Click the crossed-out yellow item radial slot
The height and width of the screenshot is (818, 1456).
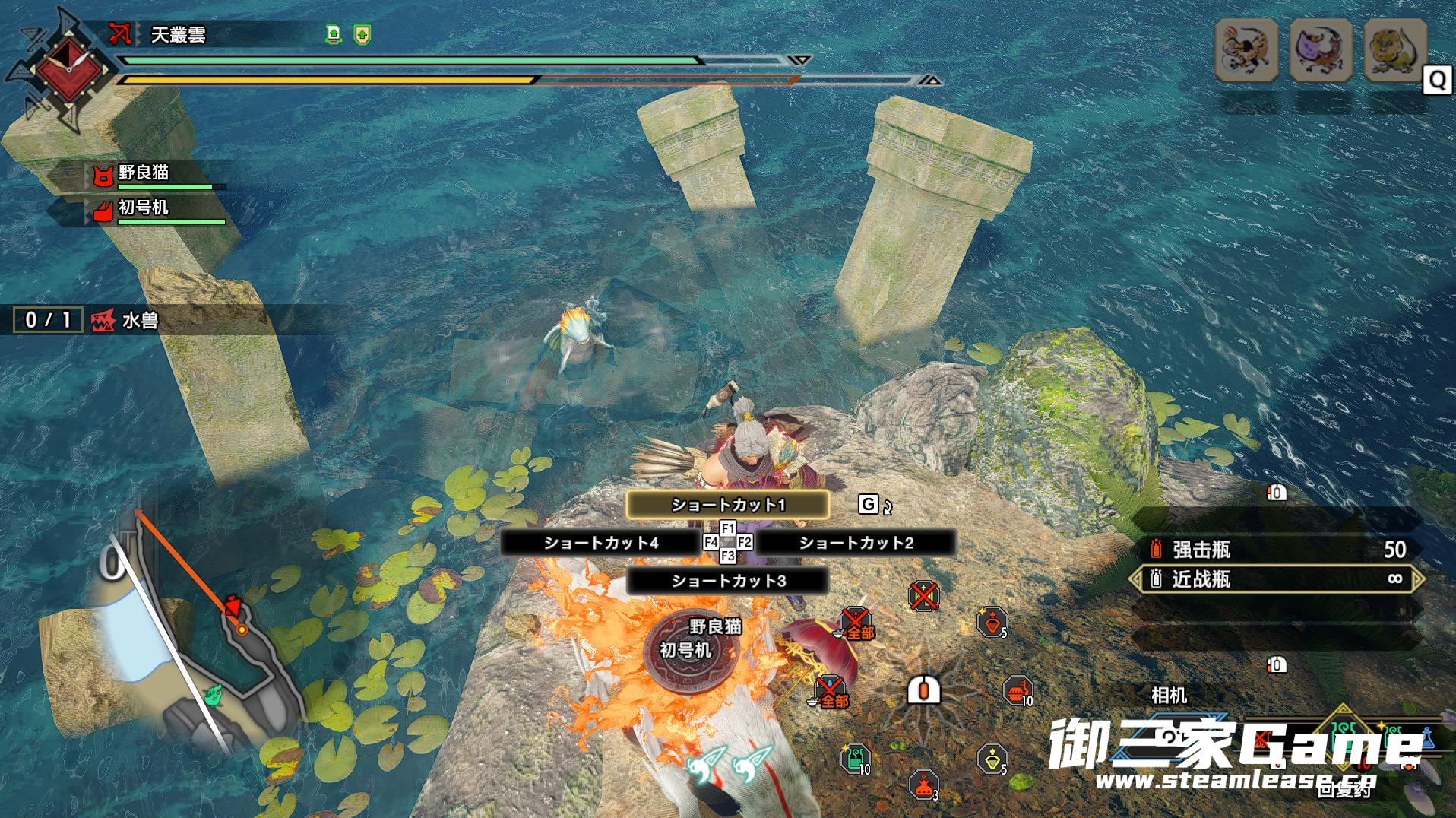pos(923,596)
